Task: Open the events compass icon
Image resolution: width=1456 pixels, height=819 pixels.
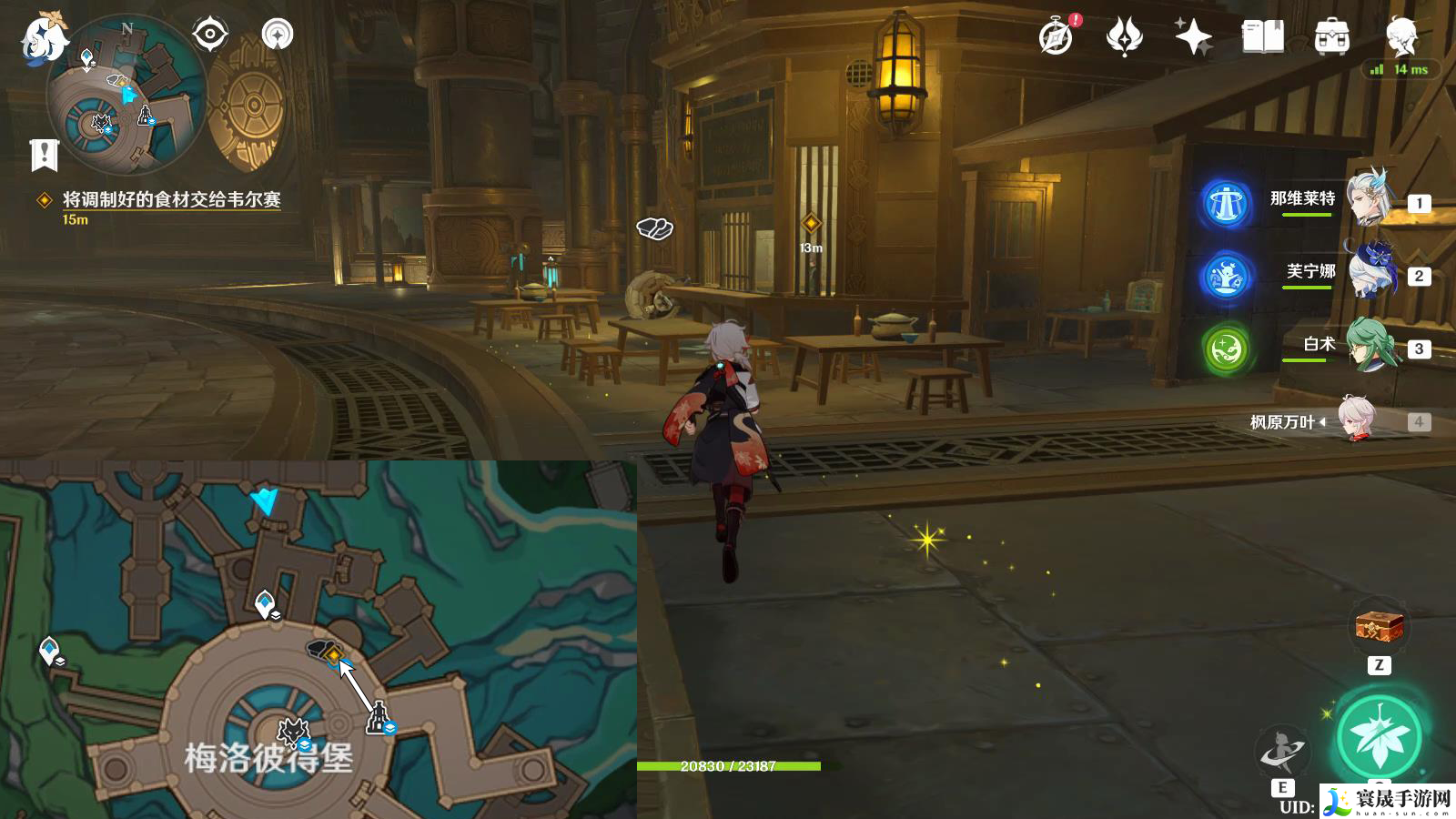Action: click(x=1057, y=37)
